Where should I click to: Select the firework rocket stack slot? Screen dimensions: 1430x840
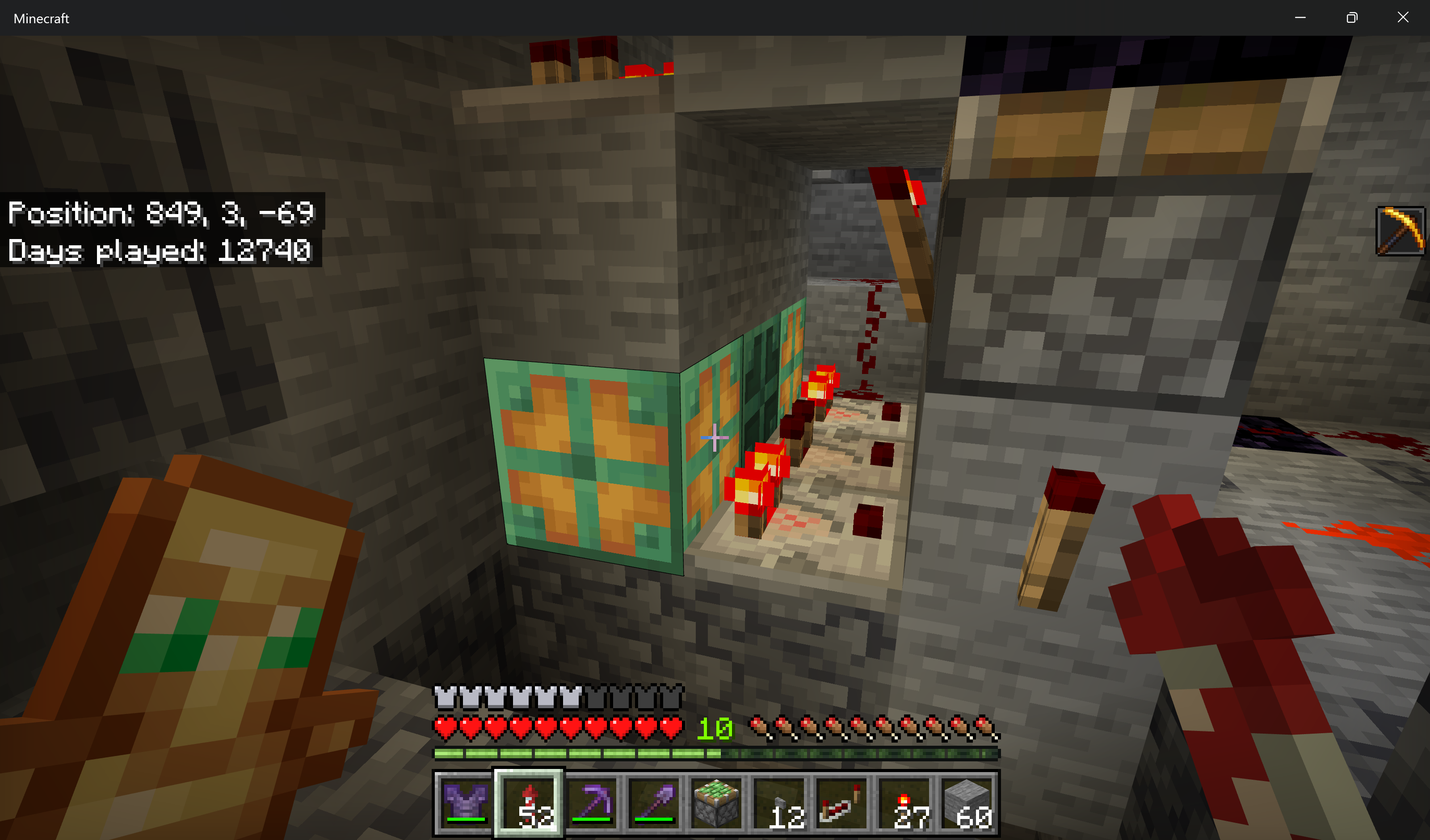click(x=529, y=803)
